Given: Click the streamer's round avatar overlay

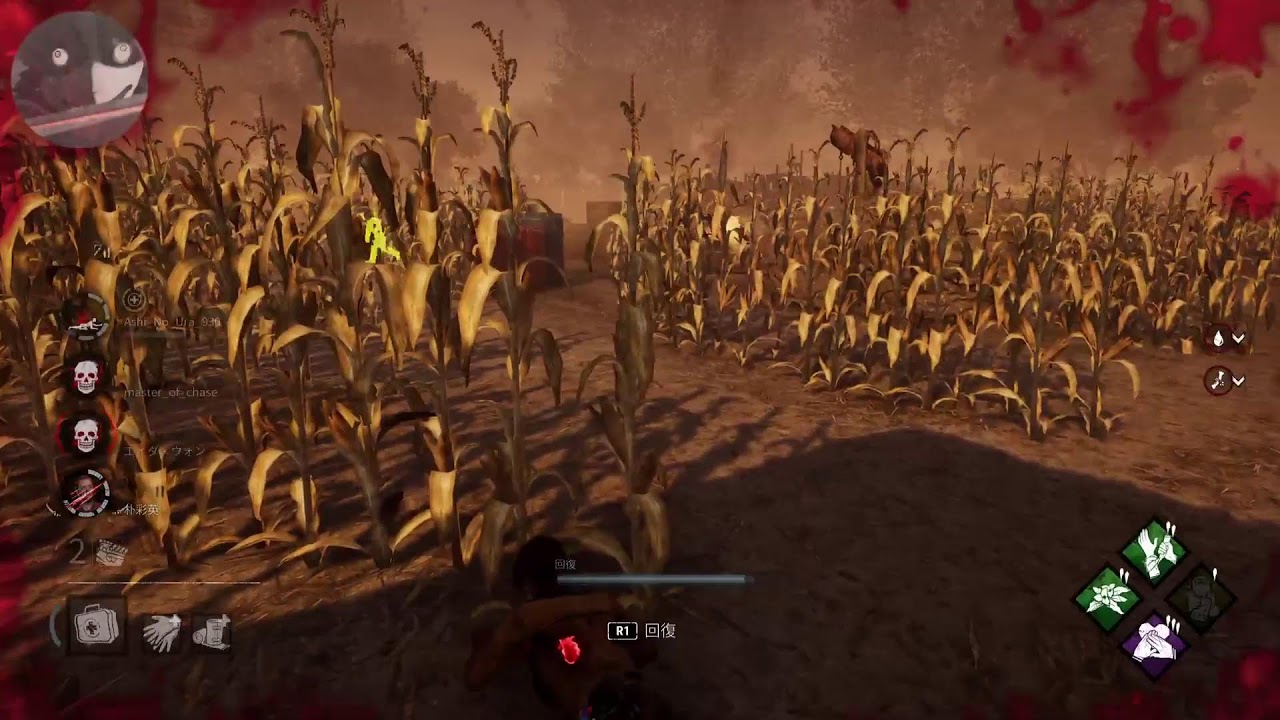Looking at the screenshot, I should (79, 79).
